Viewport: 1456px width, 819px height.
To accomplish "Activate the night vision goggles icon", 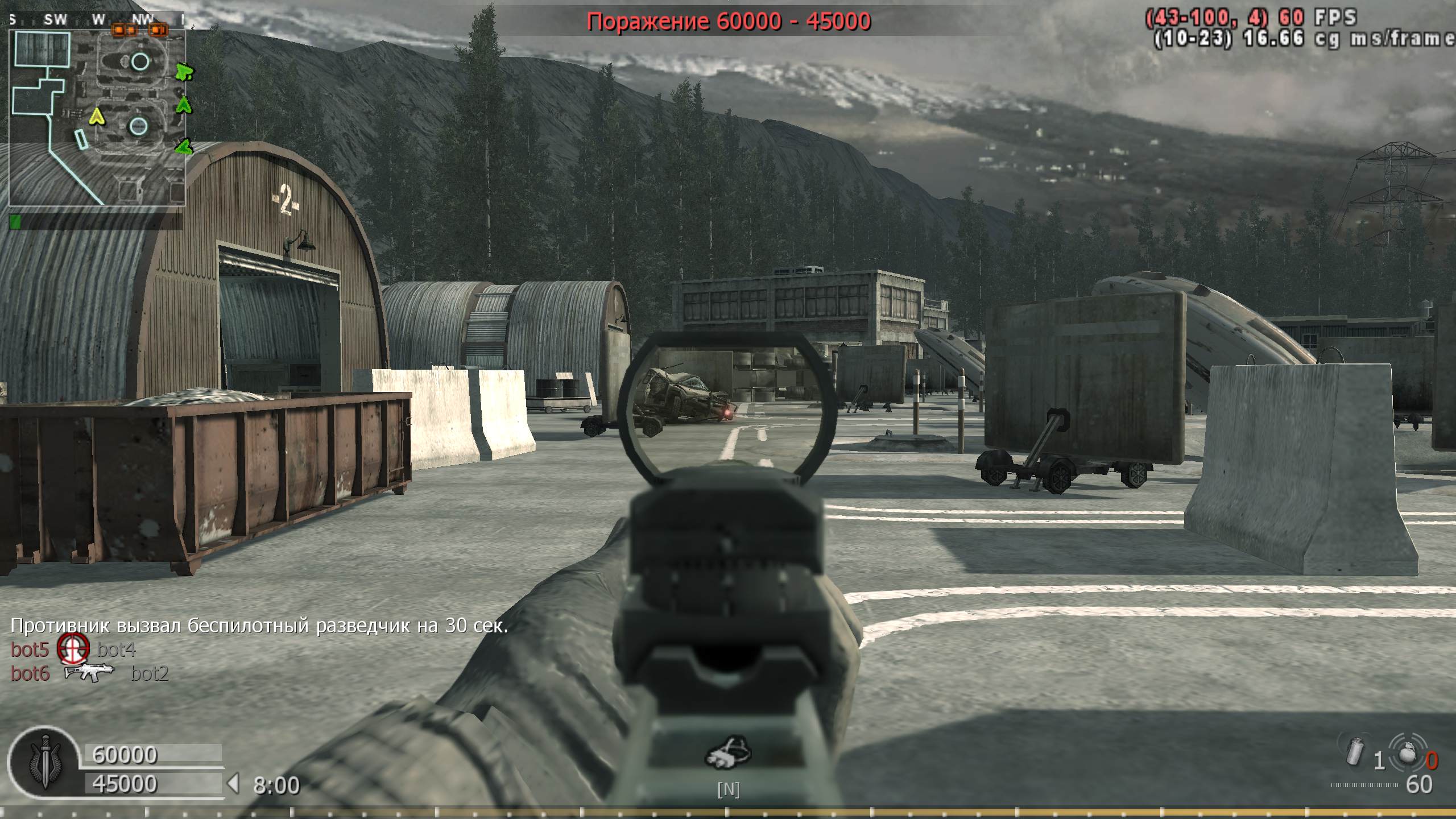I will coord(729,755).
